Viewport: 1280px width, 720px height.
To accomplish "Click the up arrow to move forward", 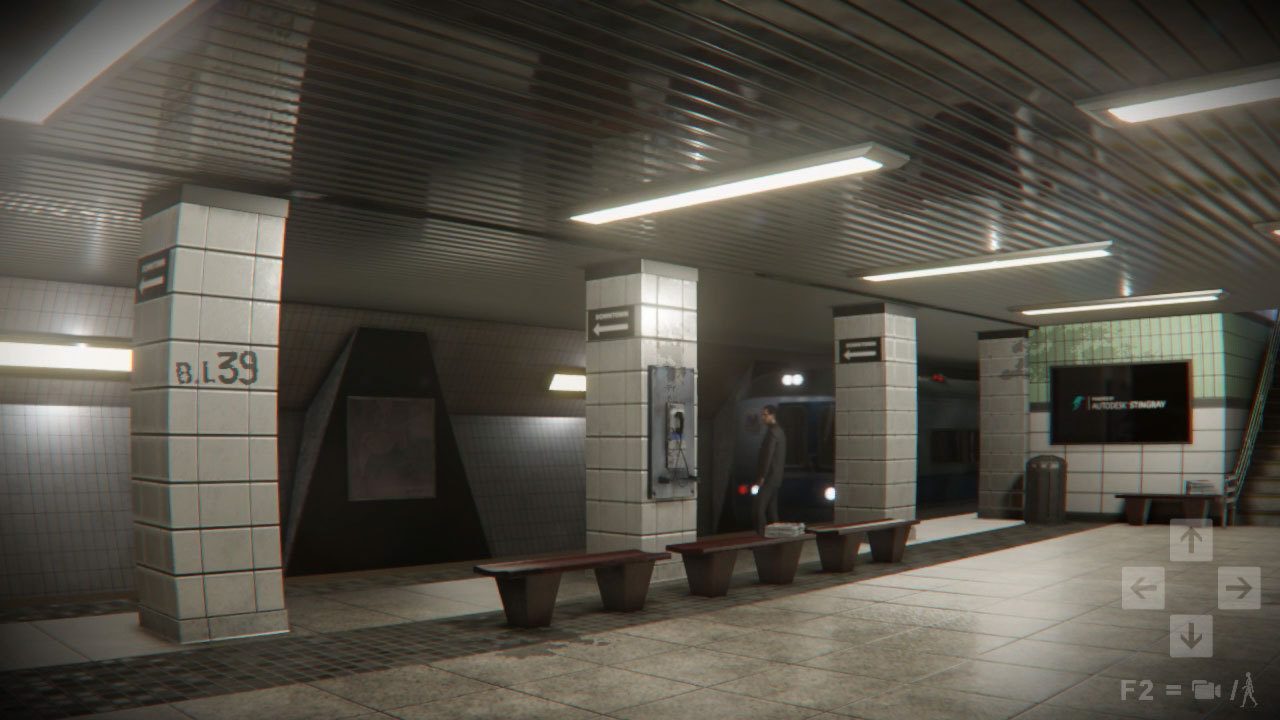I will coord(1192,541).
